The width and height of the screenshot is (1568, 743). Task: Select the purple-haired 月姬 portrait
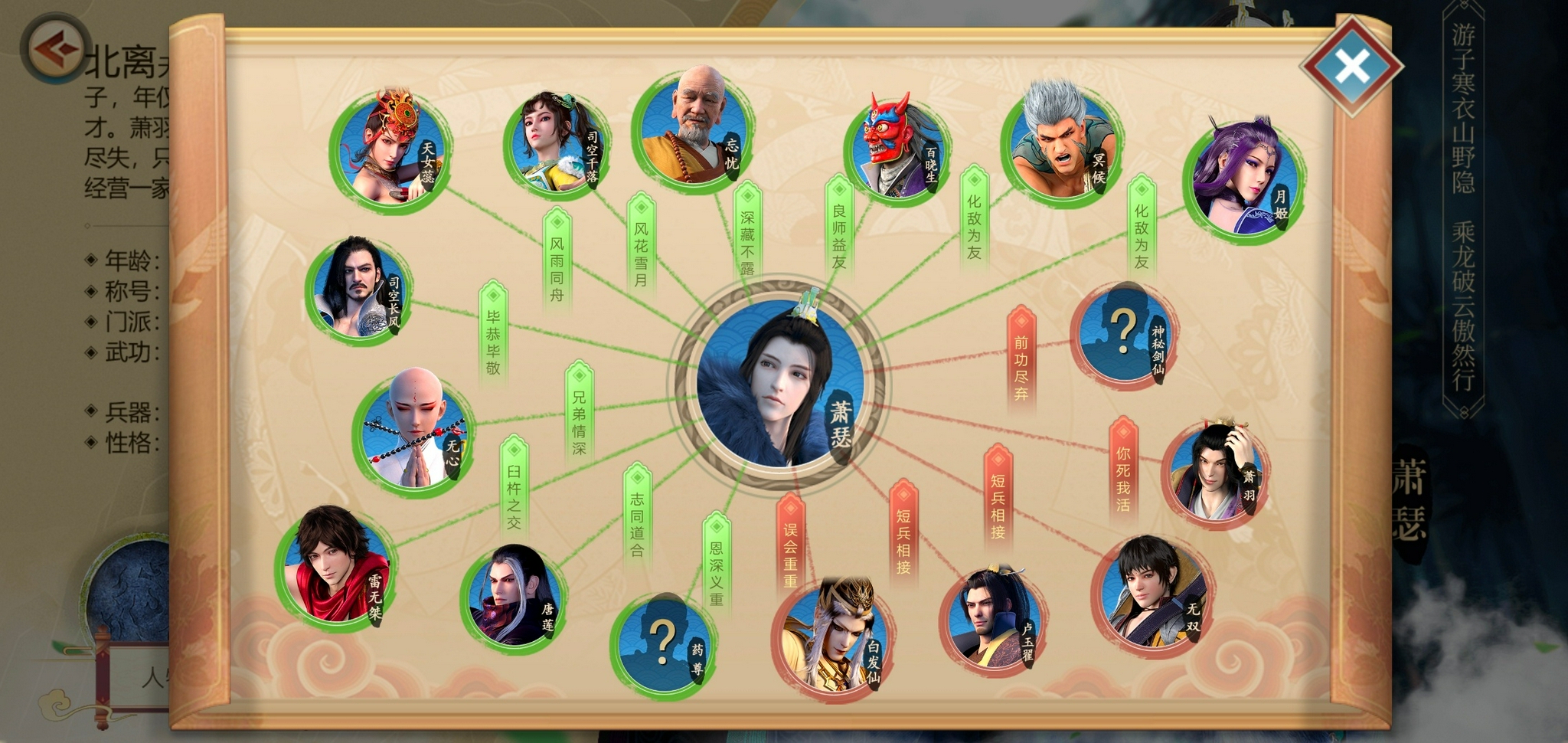(x=1241, y=181)
